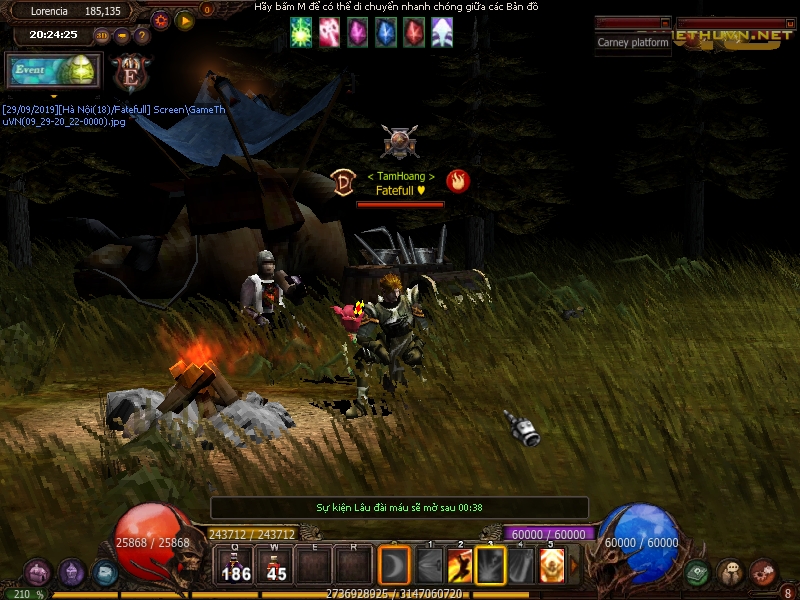Open the chat bubble menu icon
The image size is (800, 600).
tap(730, 573)
